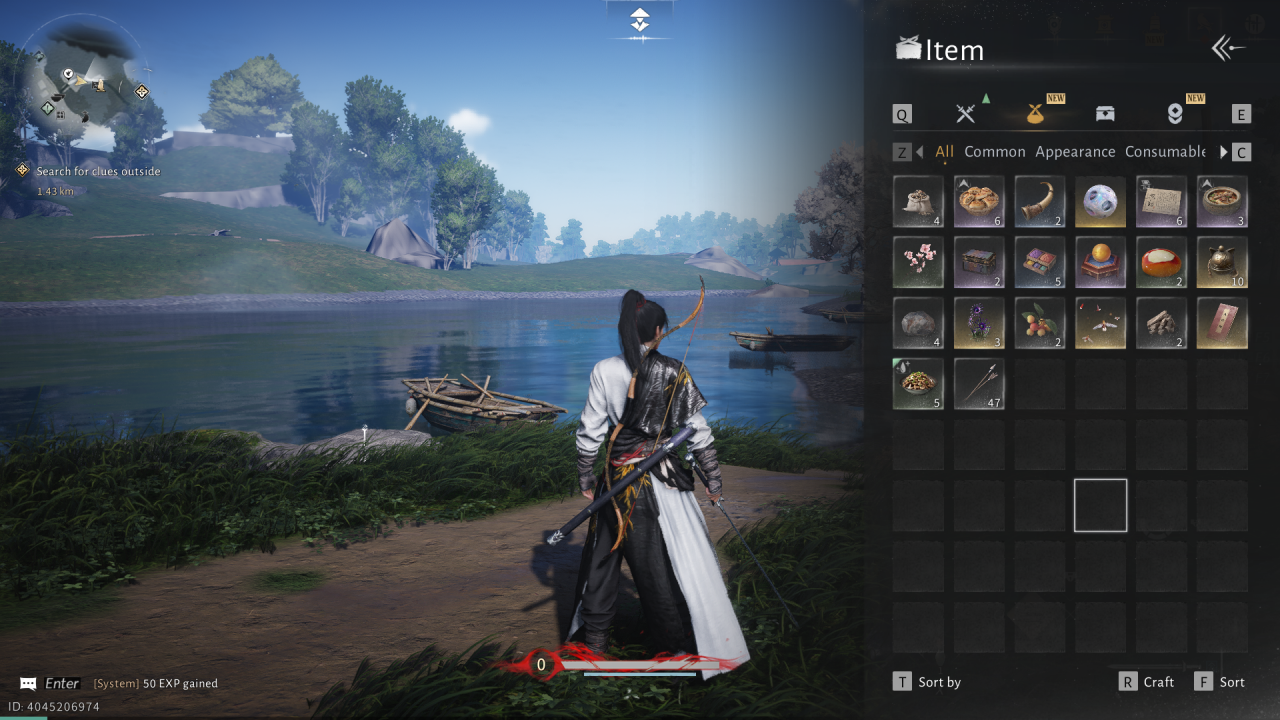Pick the basket of buns item
Viewport: 1280px width, 720px height.
979,202
